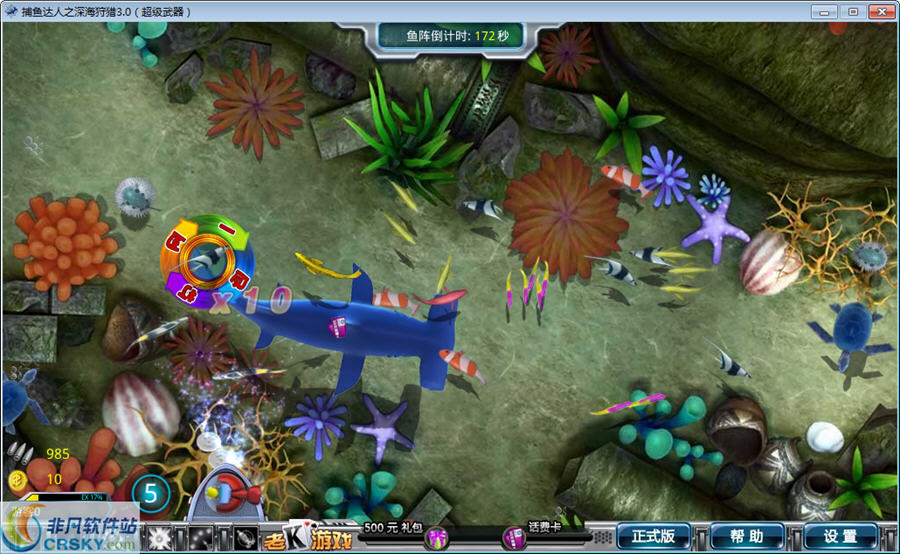900x554 pixels.
Task: Minimize the game window
Action: 827,11
